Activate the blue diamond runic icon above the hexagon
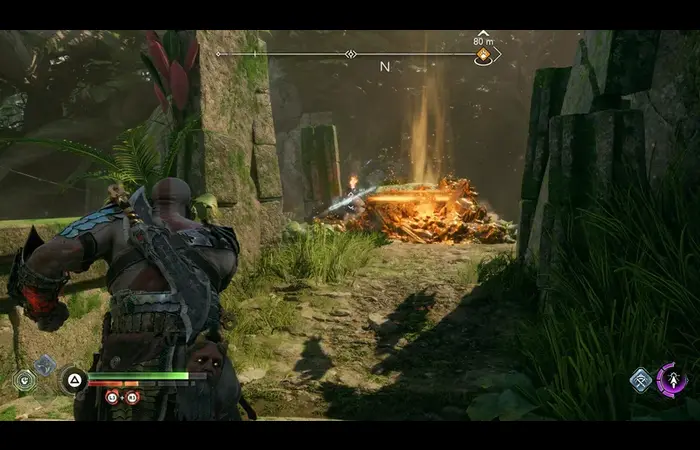Image resolution: width=700 pixels, height=450 pixels. (x=45, y=365)
